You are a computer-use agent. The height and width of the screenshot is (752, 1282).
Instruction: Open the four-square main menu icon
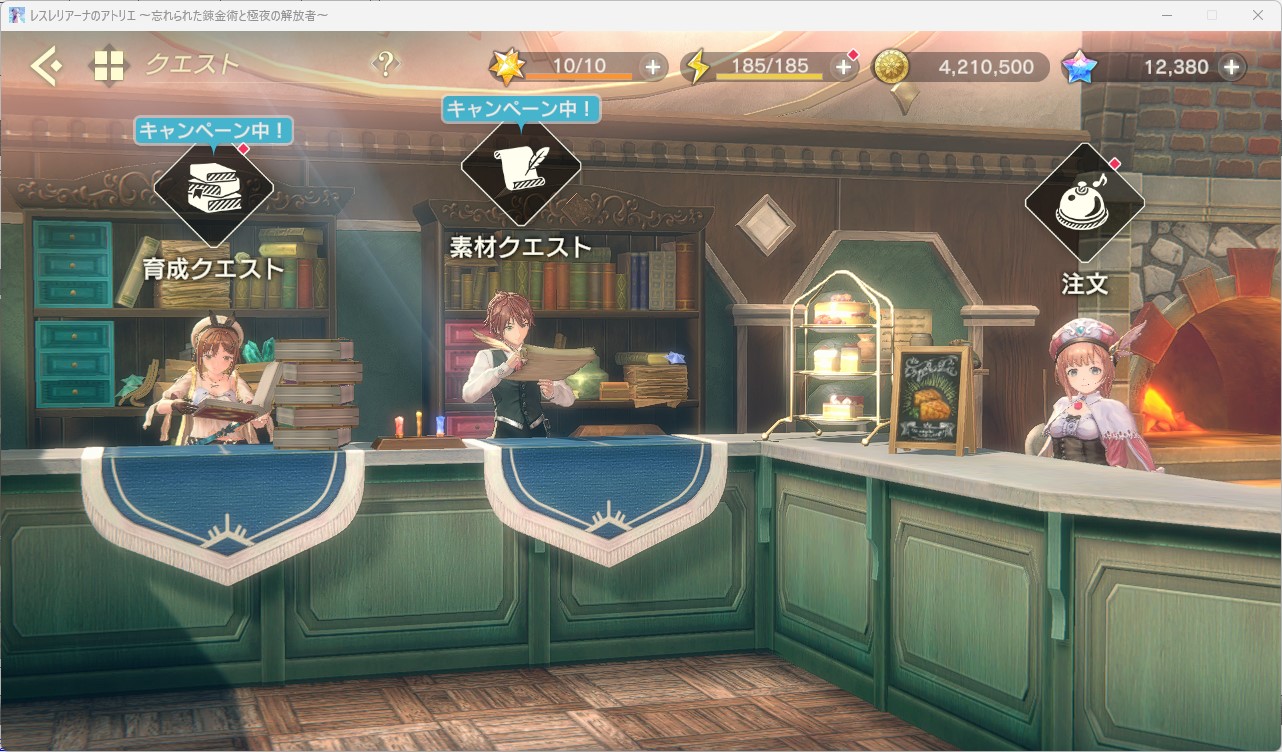tap(109, 67)
